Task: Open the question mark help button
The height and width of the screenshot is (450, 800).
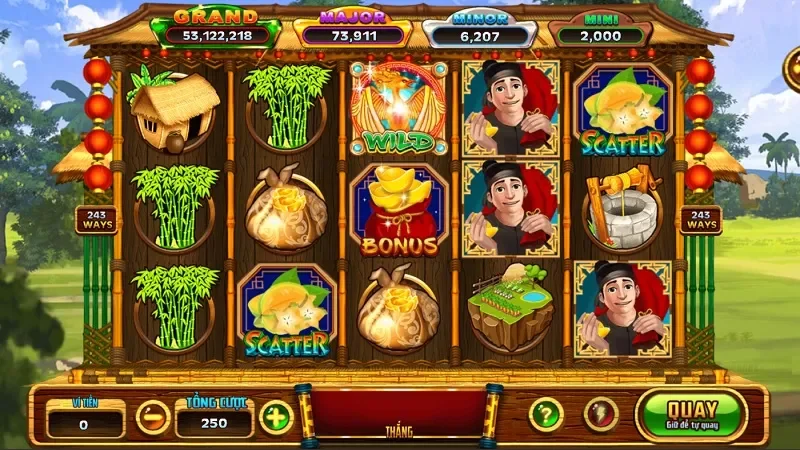Action: 545,414
